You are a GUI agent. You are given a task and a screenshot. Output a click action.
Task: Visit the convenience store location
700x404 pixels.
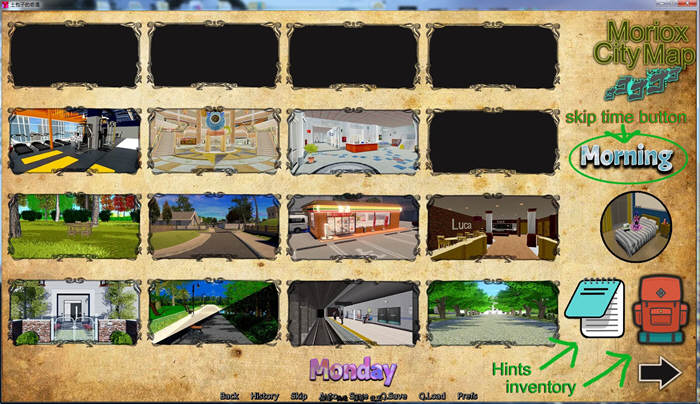pyautogui.click(x=352, y=227)
